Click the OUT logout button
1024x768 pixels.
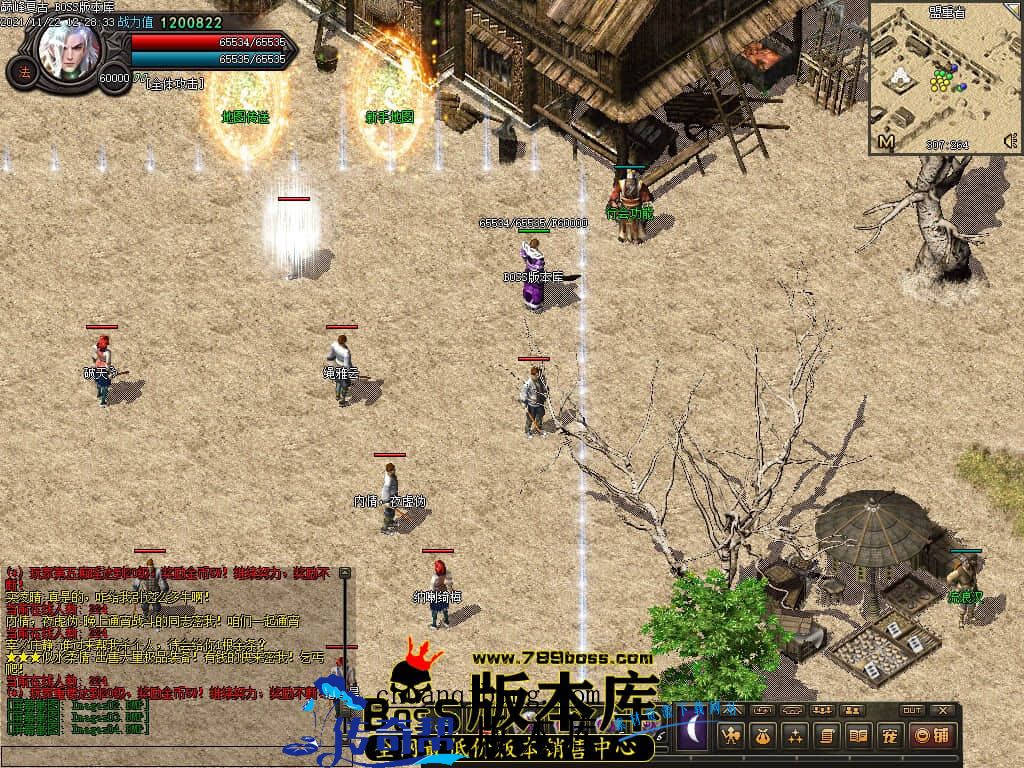point(911,710)
